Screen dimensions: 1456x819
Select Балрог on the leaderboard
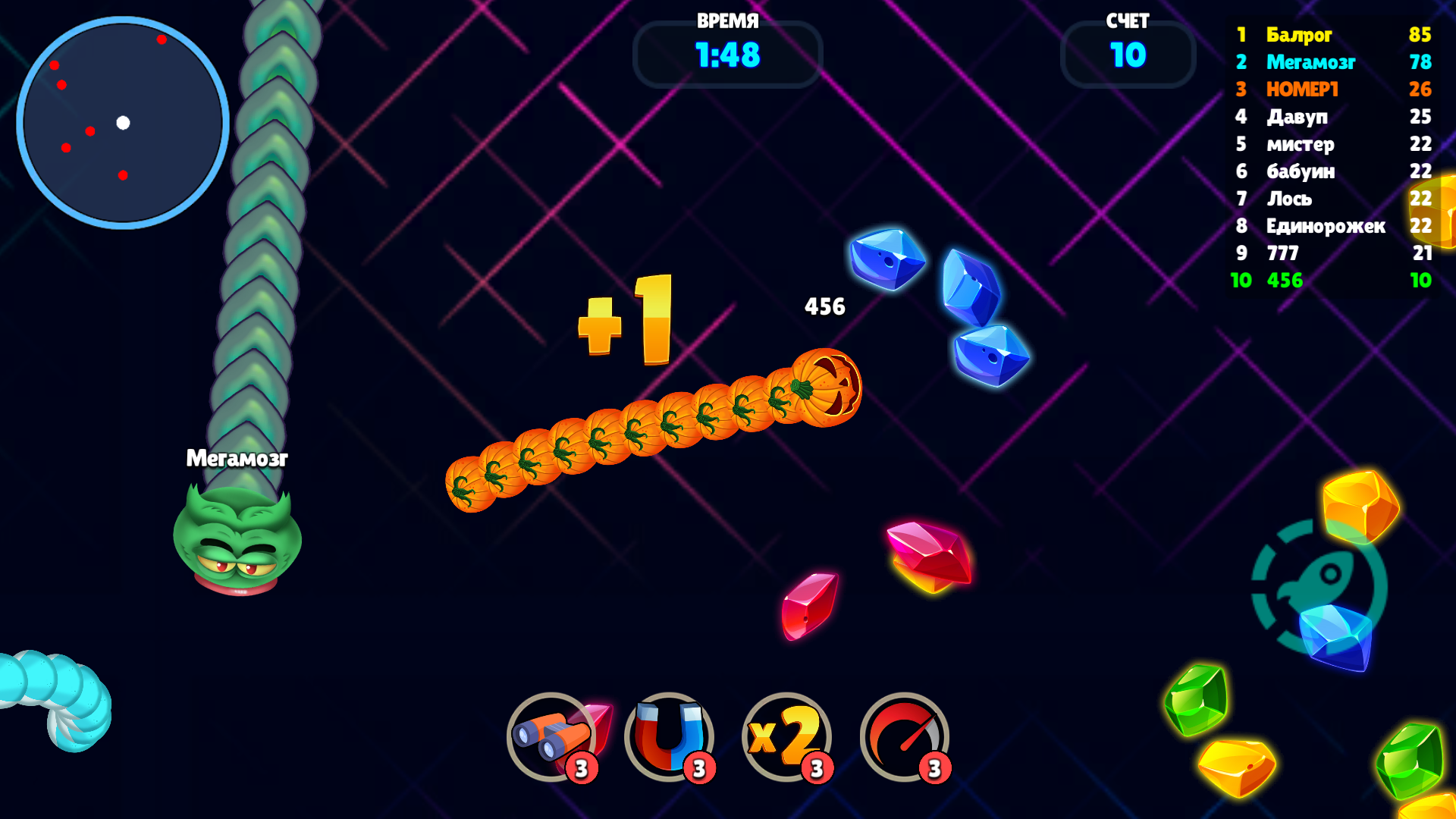1299,36
